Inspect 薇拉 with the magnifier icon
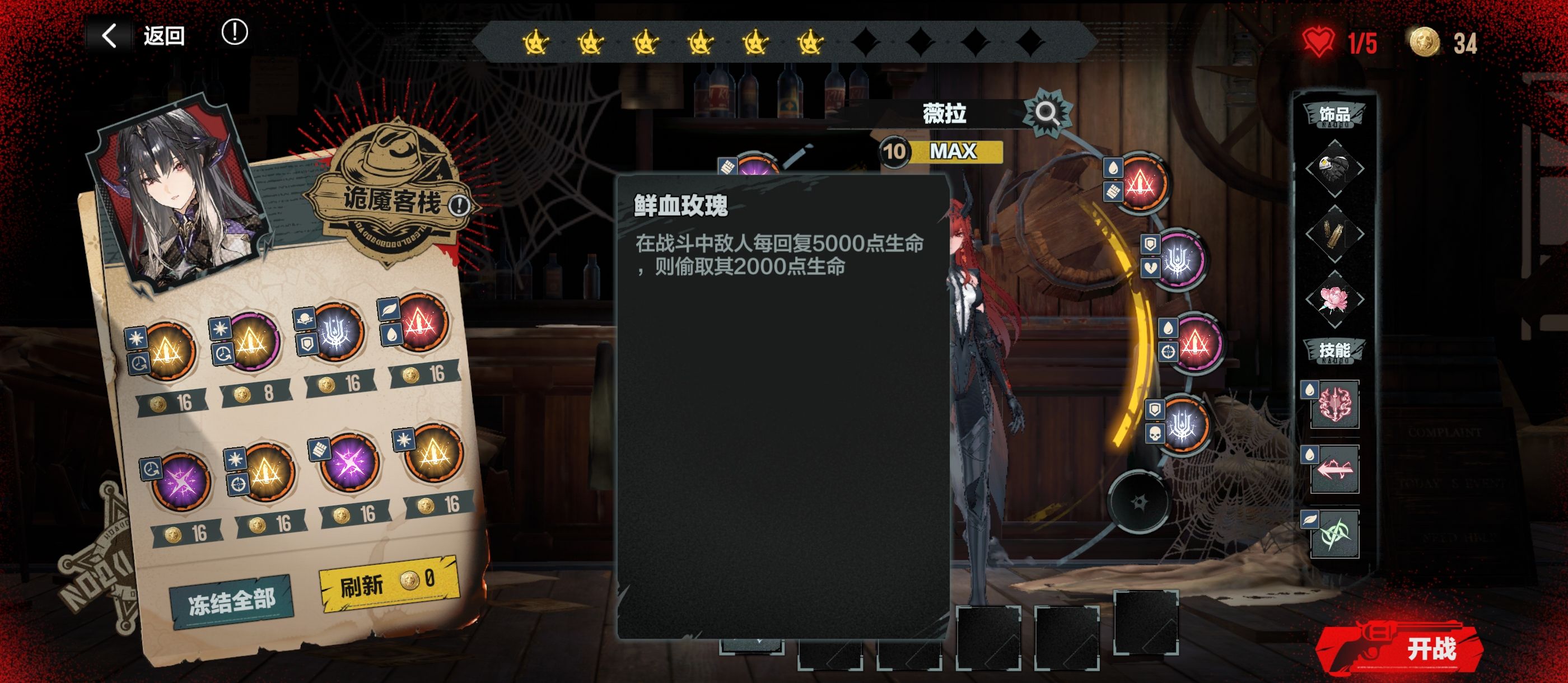 click(x=1046, y=113)
